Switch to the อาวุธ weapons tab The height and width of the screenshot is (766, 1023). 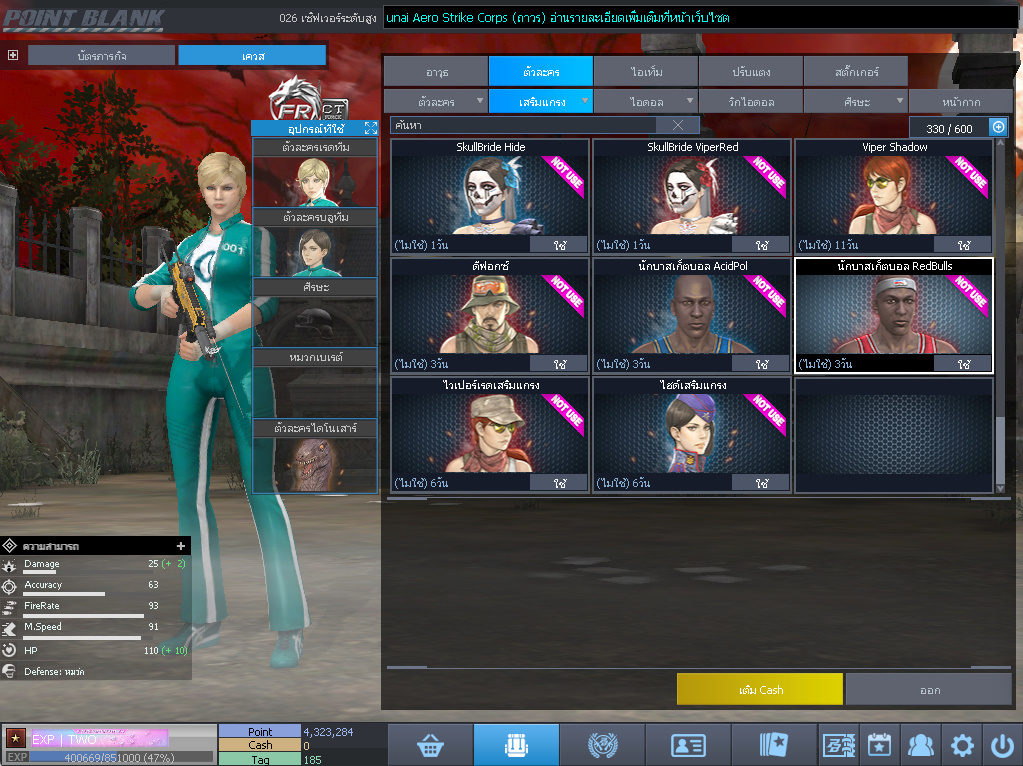(436, 71)
